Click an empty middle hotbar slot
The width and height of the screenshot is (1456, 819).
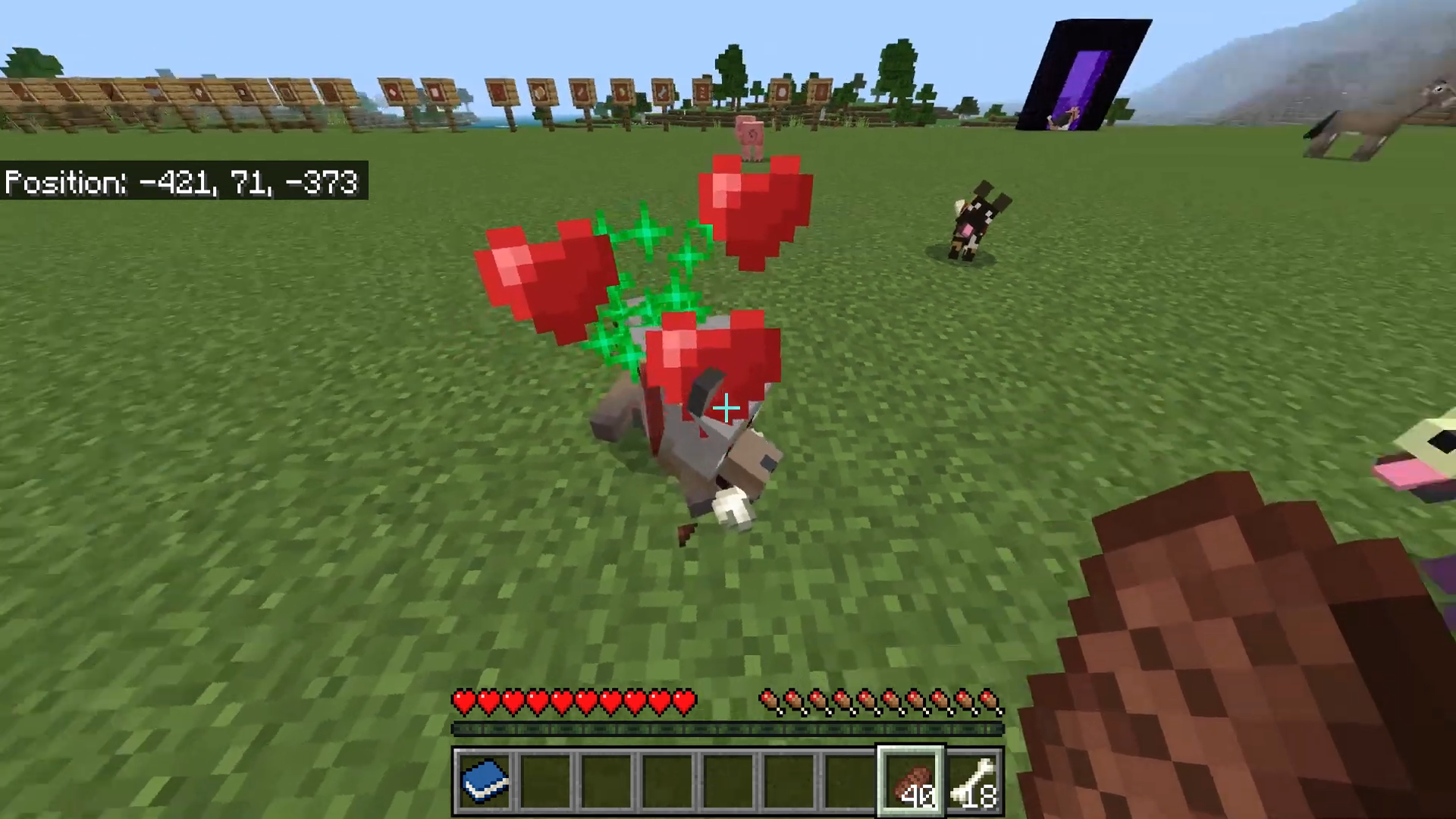[667, 781]
